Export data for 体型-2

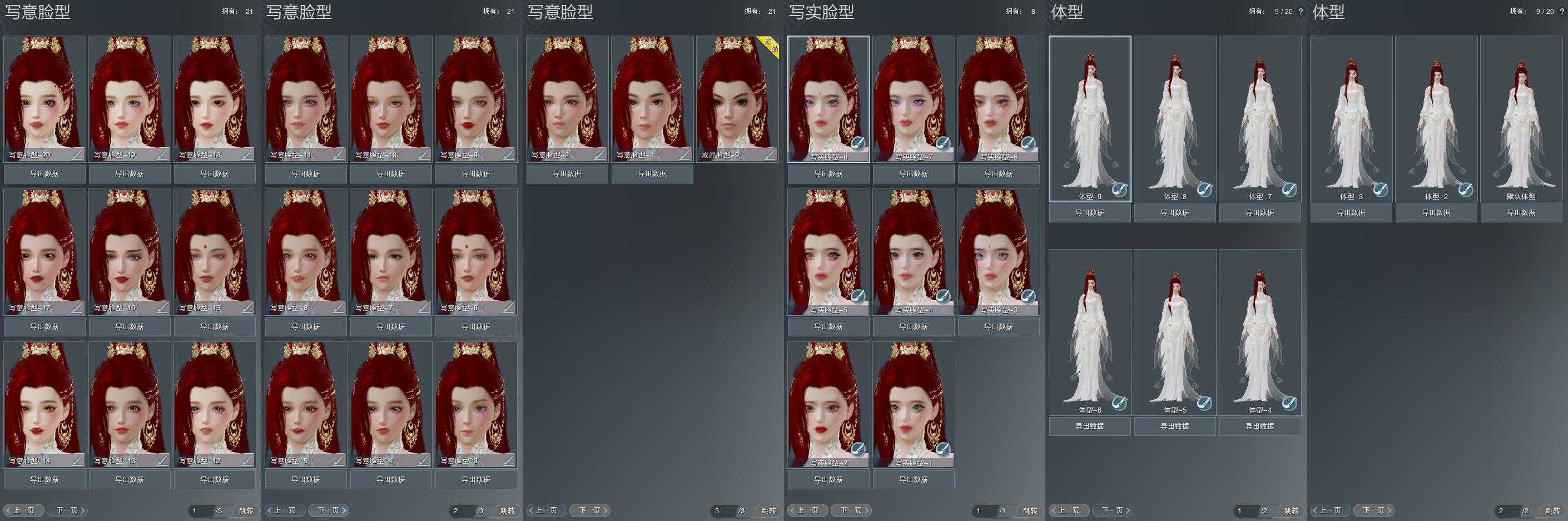point(1436,213)
